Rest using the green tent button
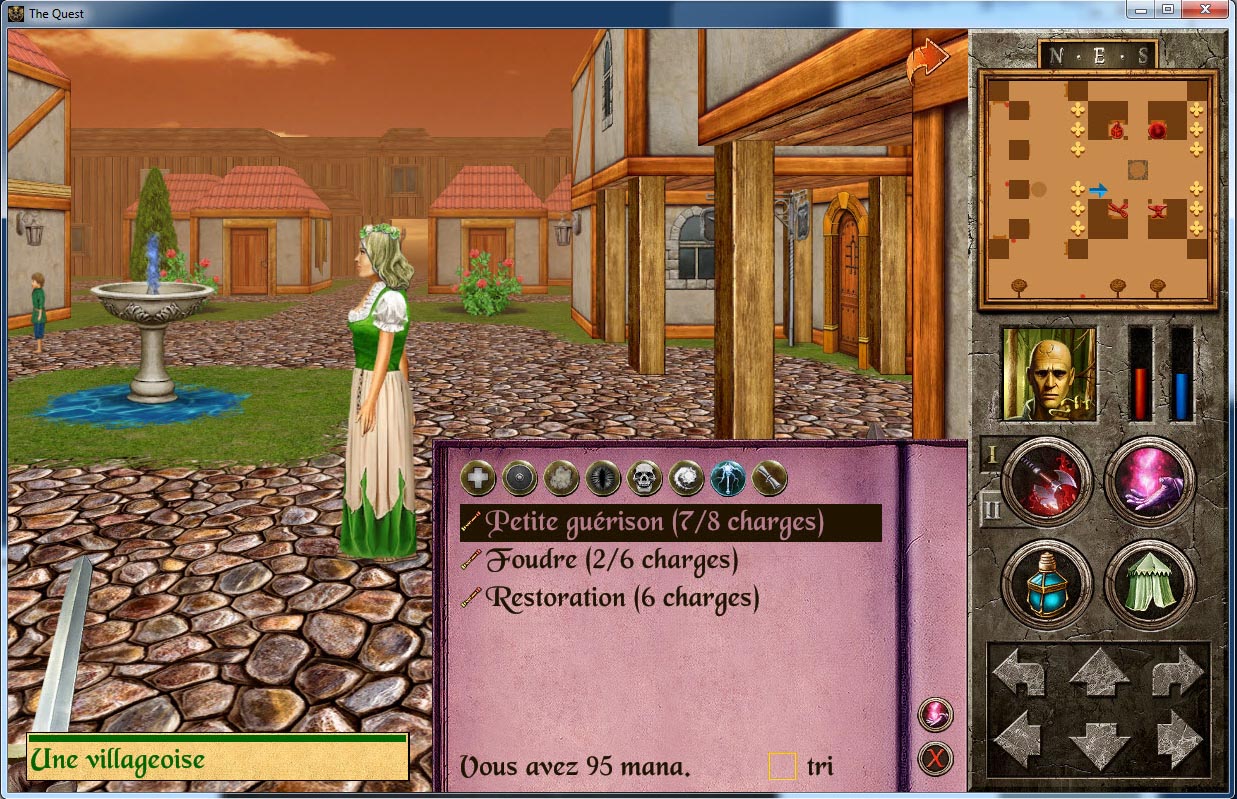 coord(1150,584)
